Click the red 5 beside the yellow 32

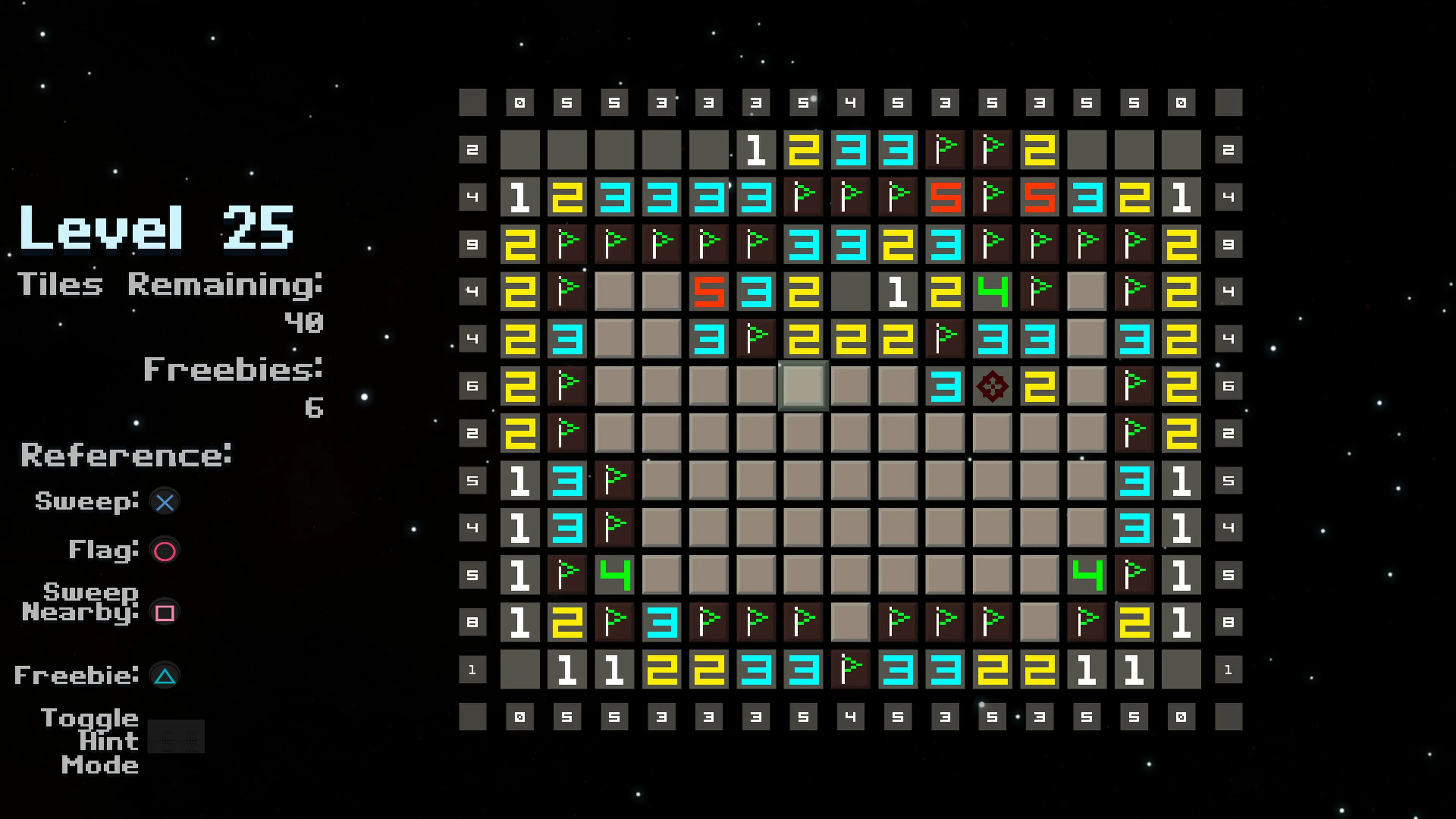click(x=1040, y=197)
